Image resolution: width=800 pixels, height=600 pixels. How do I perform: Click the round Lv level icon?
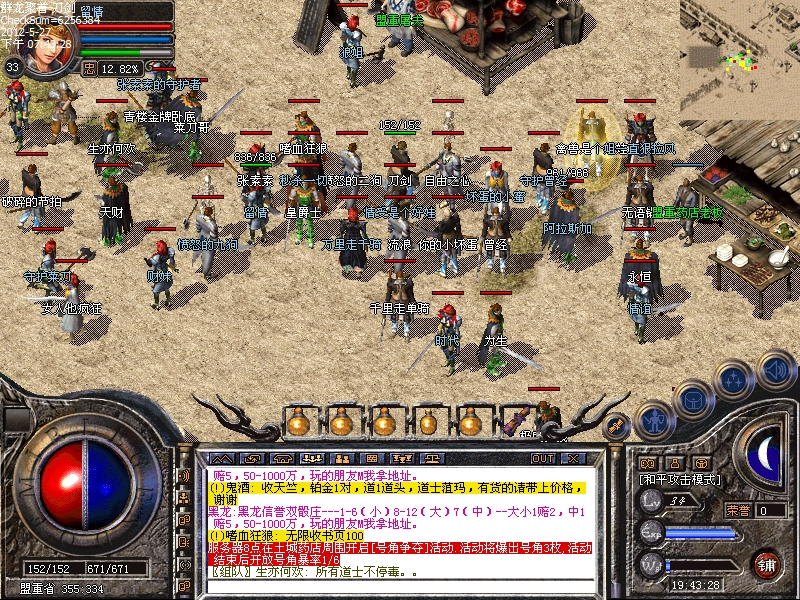651,502
